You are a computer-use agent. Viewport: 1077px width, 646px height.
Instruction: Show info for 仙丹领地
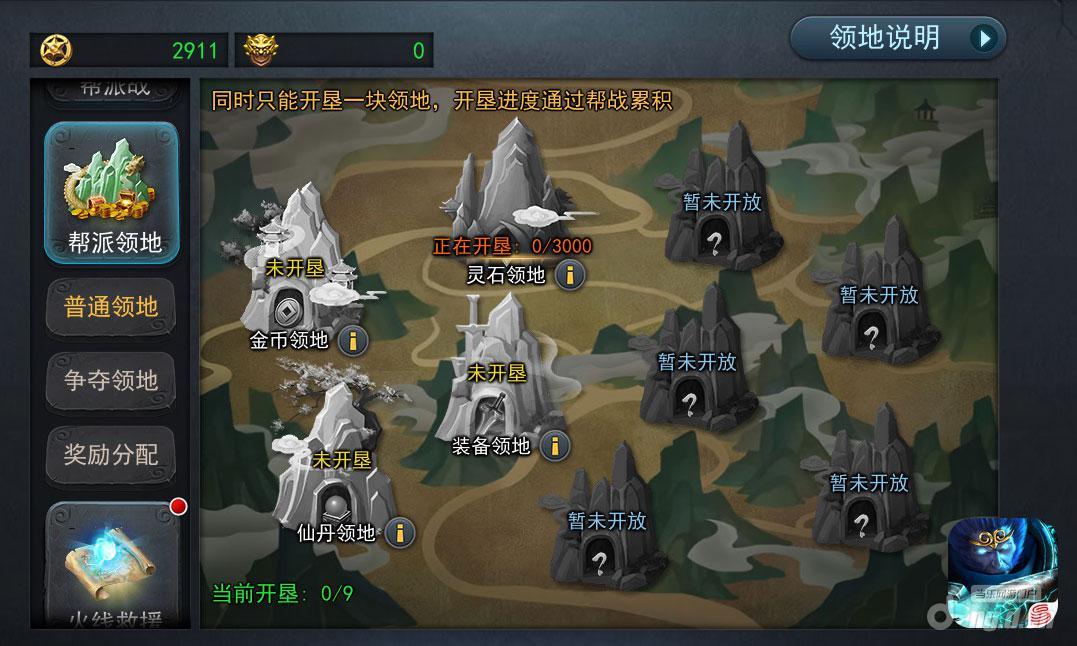pos(399,532)
